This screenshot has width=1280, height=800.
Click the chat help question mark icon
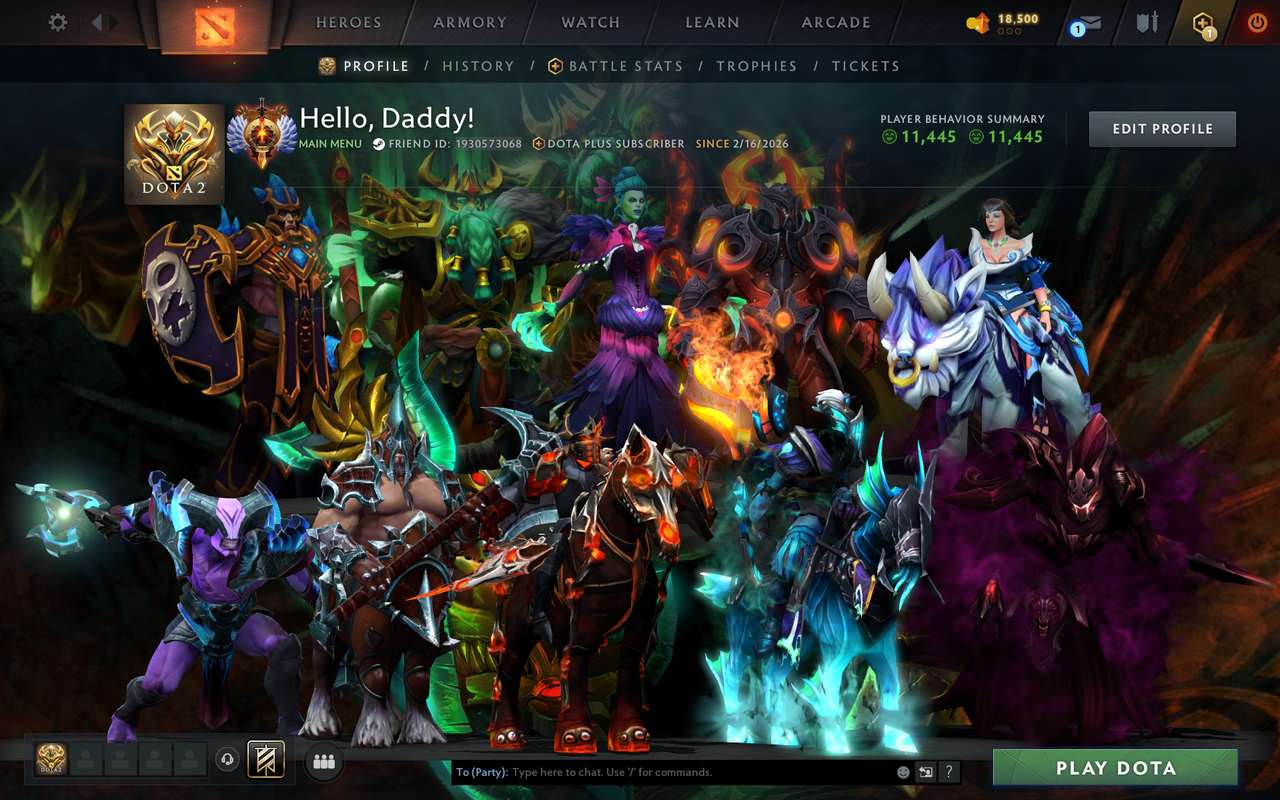[x=948, y=771]
